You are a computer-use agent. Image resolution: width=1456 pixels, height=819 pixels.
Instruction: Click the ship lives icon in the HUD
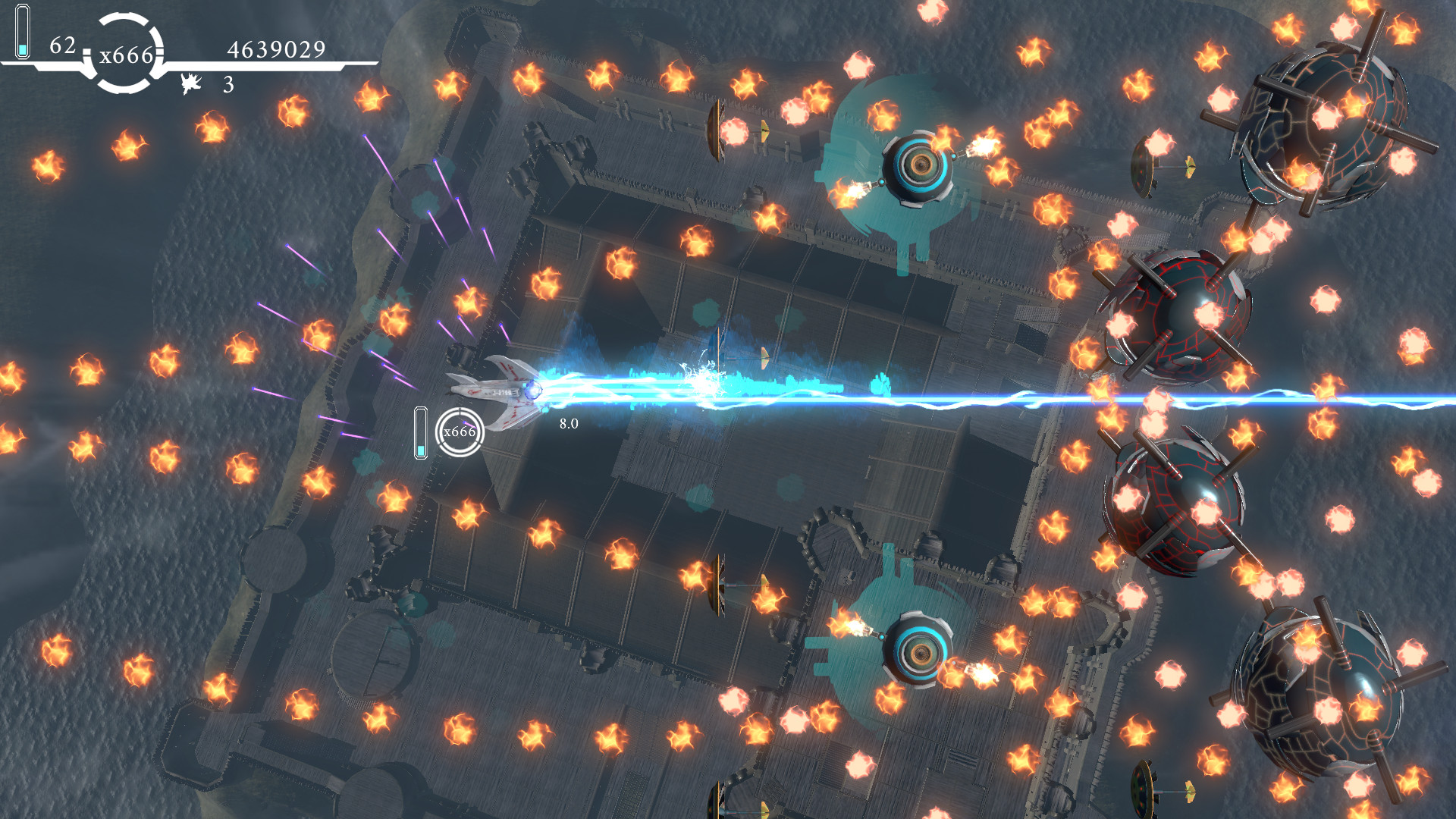click(x=191, y=83)
